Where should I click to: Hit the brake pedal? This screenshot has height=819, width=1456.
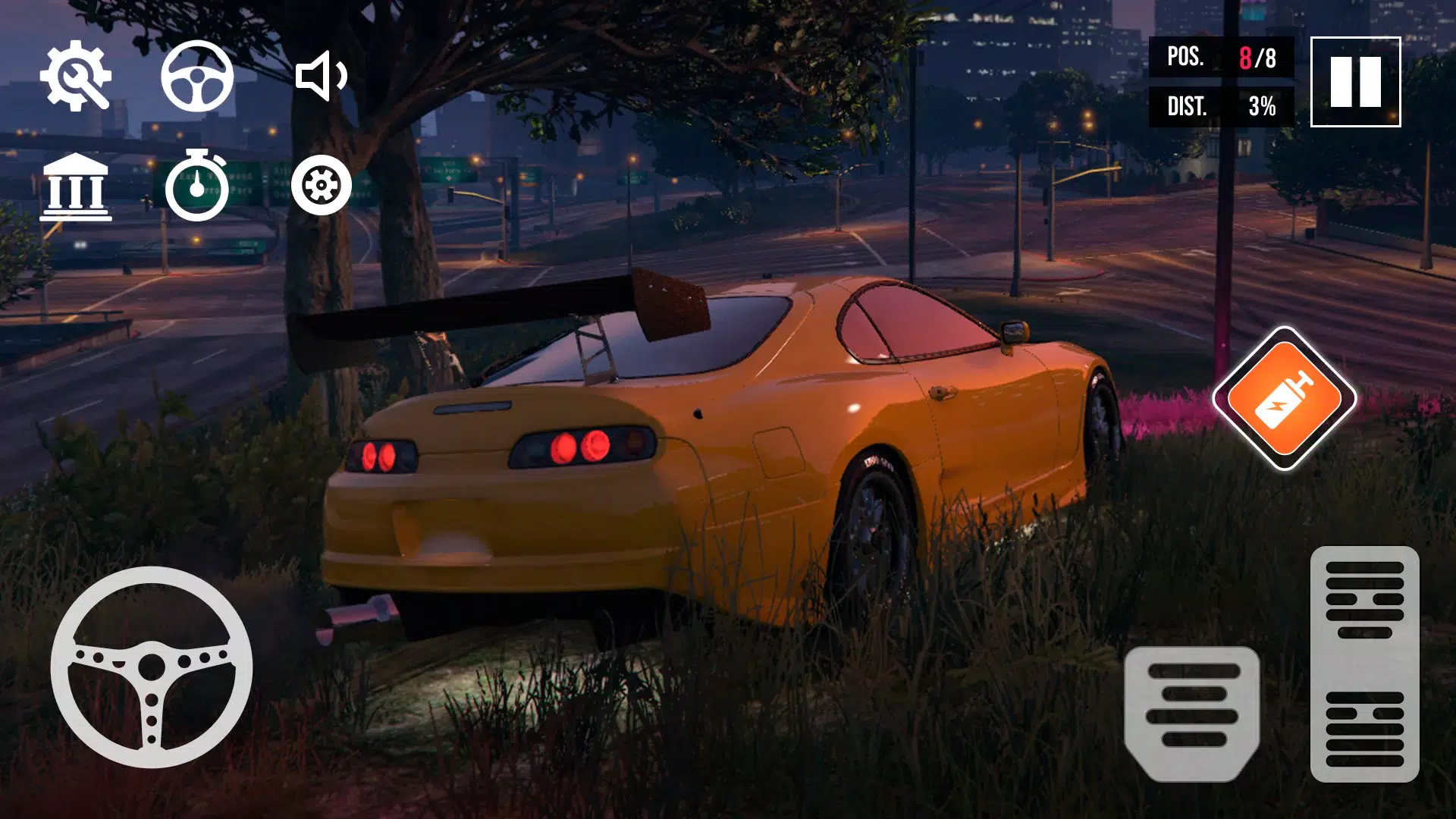1192,713
